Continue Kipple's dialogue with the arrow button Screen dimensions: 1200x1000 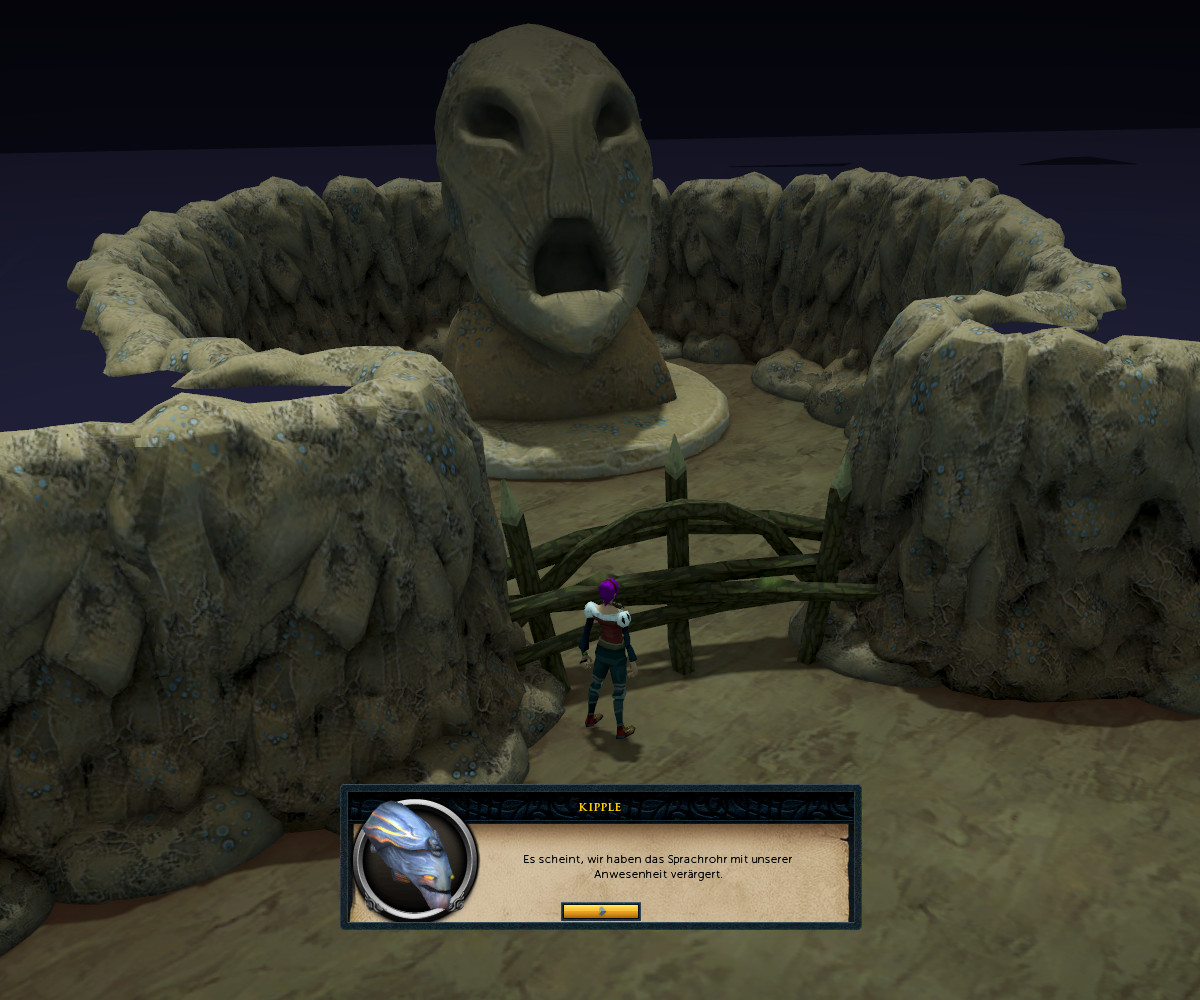601,911
